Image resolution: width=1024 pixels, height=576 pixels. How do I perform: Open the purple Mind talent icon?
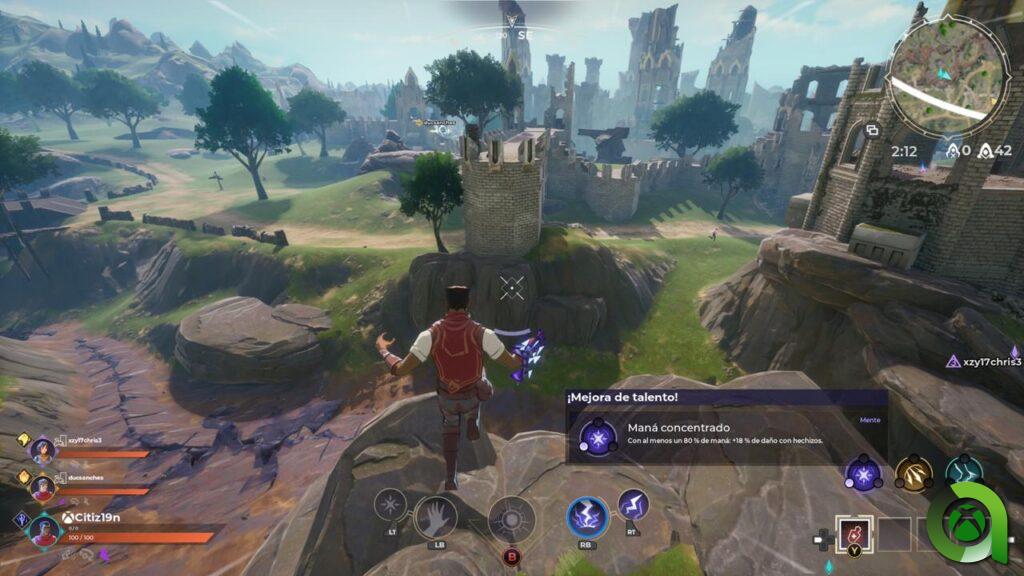(x=862, y=473)
